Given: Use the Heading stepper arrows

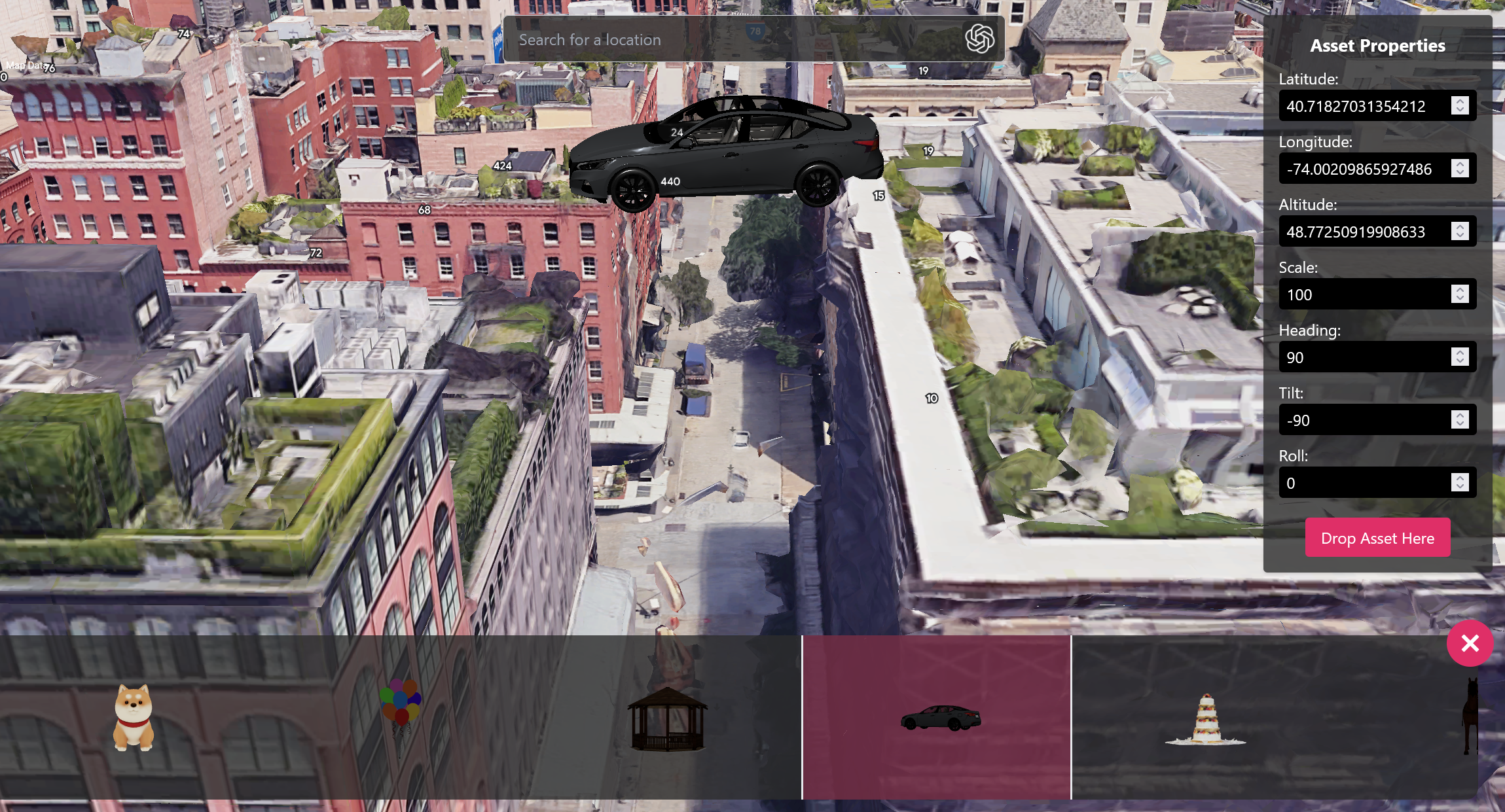Looking at the screenshot, I should 1460,357.
